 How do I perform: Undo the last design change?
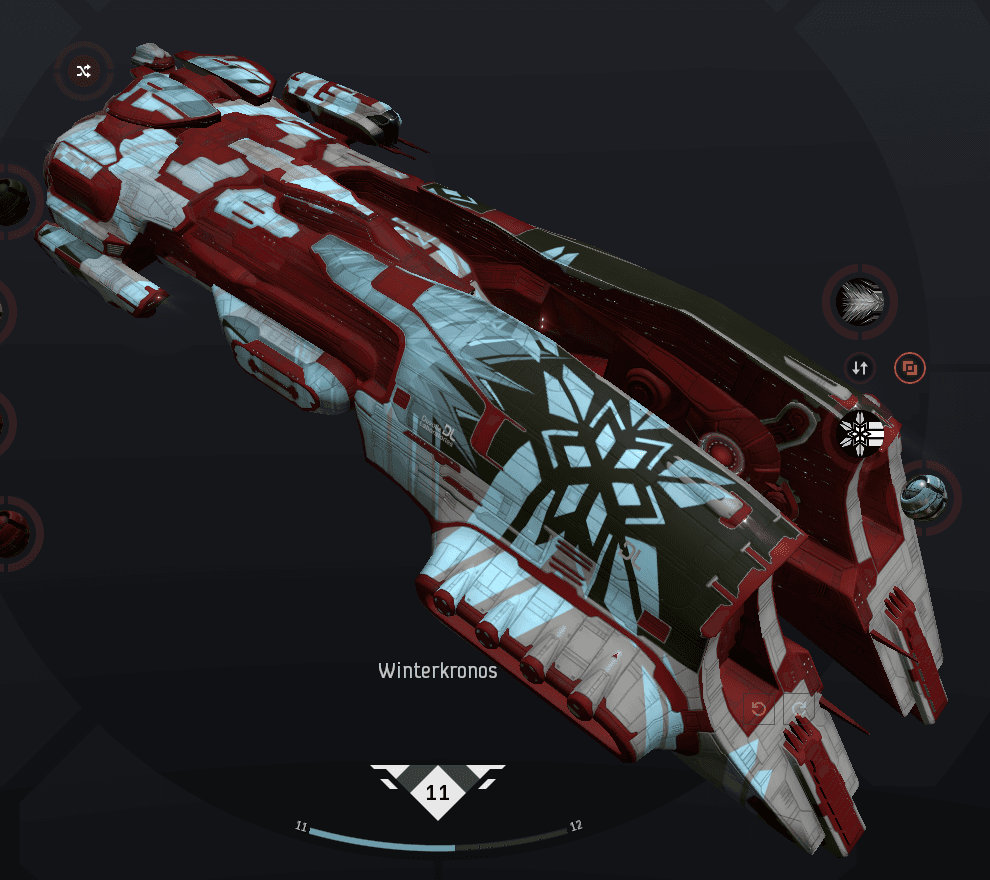pyautogui.click(x=760, y=710)
